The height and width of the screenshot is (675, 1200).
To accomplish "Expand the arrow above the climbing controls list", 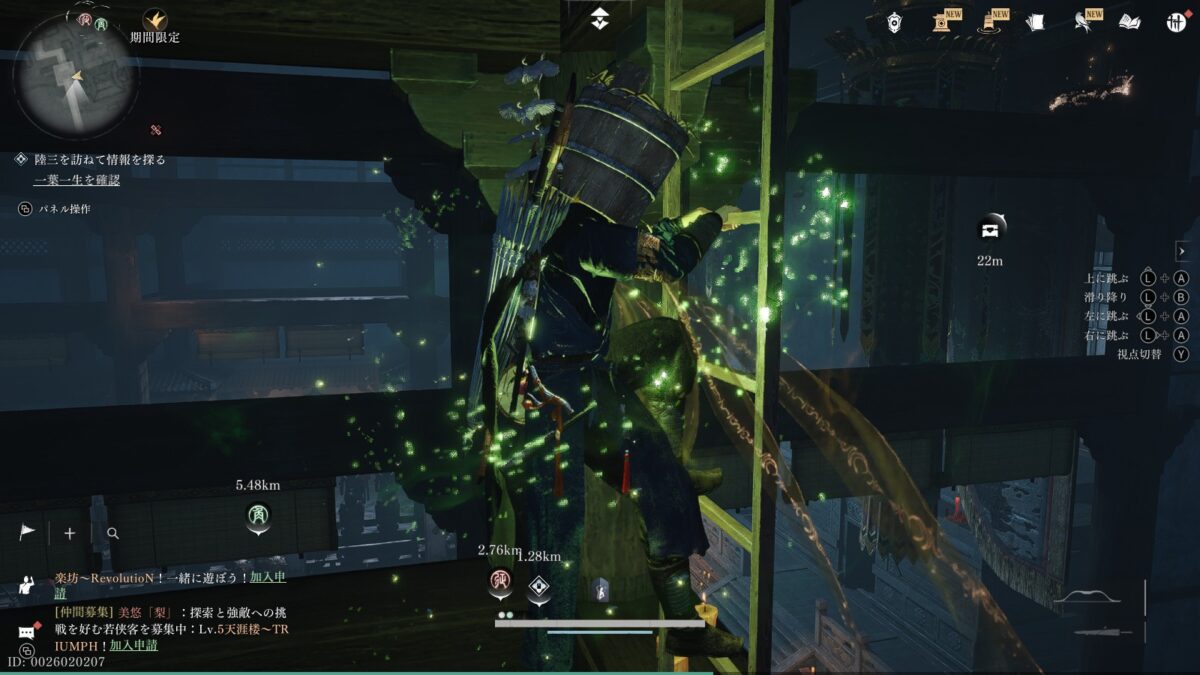I will click(1182, 251).
